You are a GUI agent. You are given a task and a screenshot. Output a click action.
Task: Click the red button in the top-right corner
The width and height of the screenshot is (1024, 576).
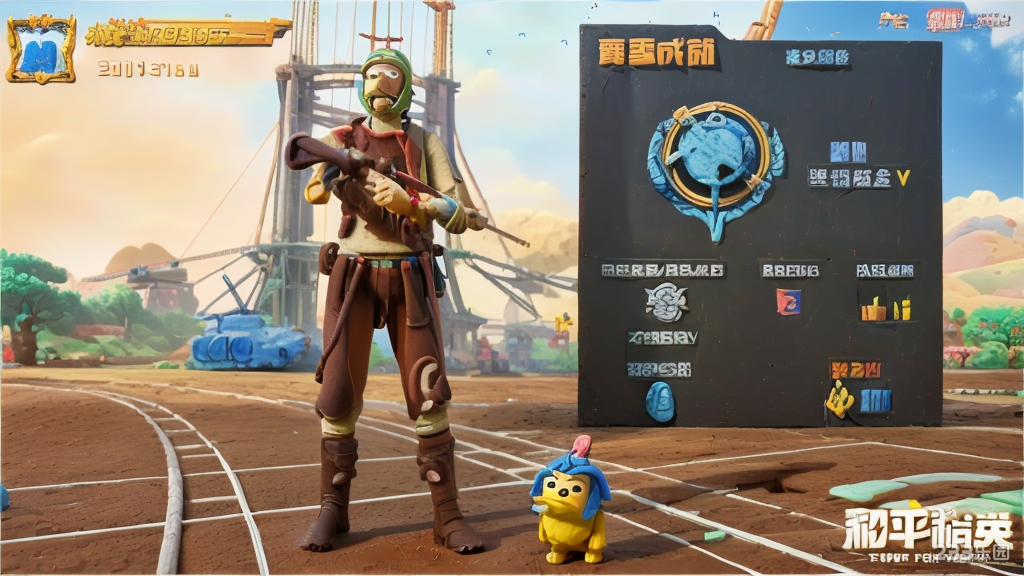coord(945,20)
